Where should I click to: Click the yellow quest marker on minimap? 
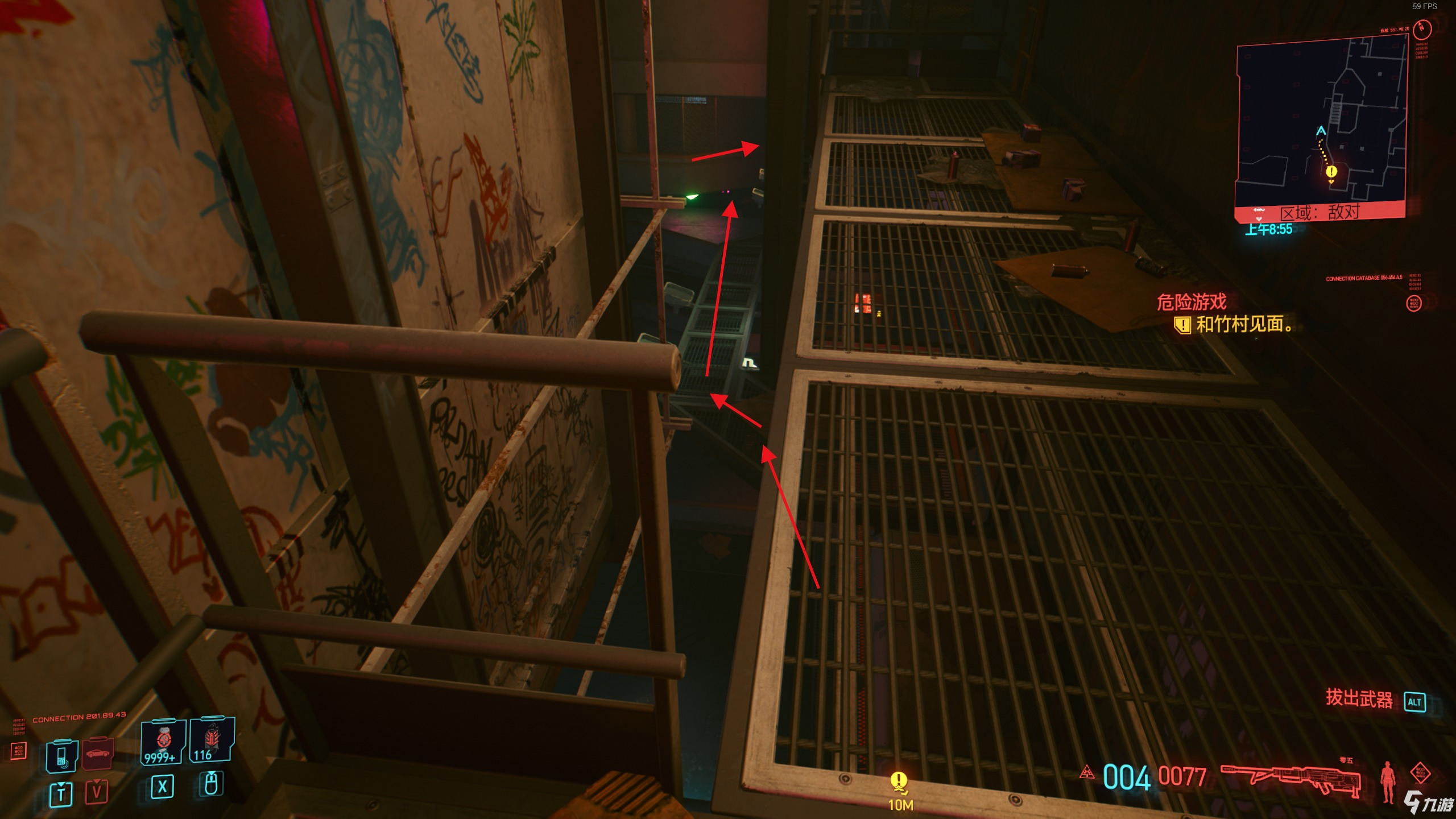(1331, 172)
